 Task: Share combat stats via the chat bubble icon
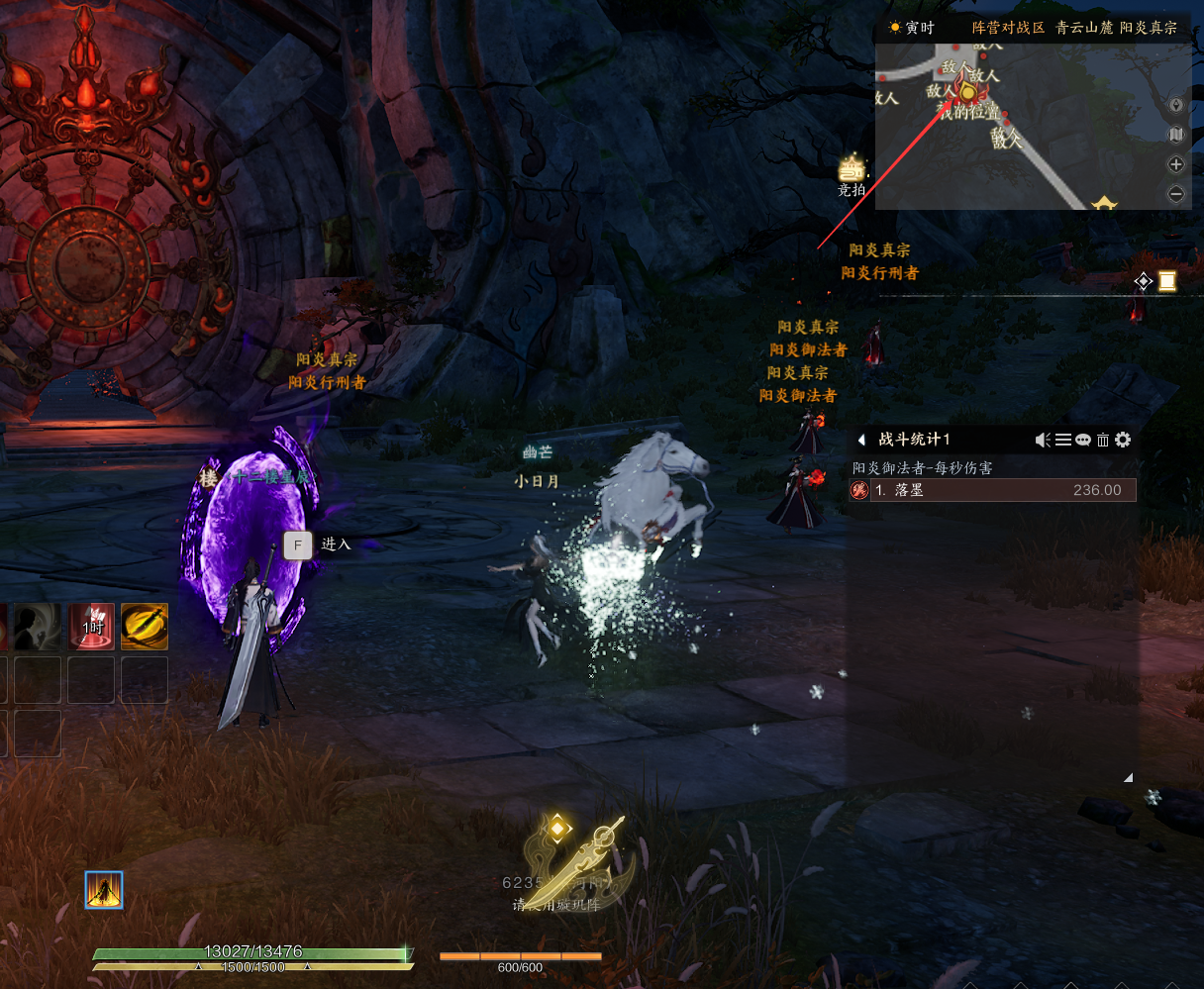[x=1082, y=440]
